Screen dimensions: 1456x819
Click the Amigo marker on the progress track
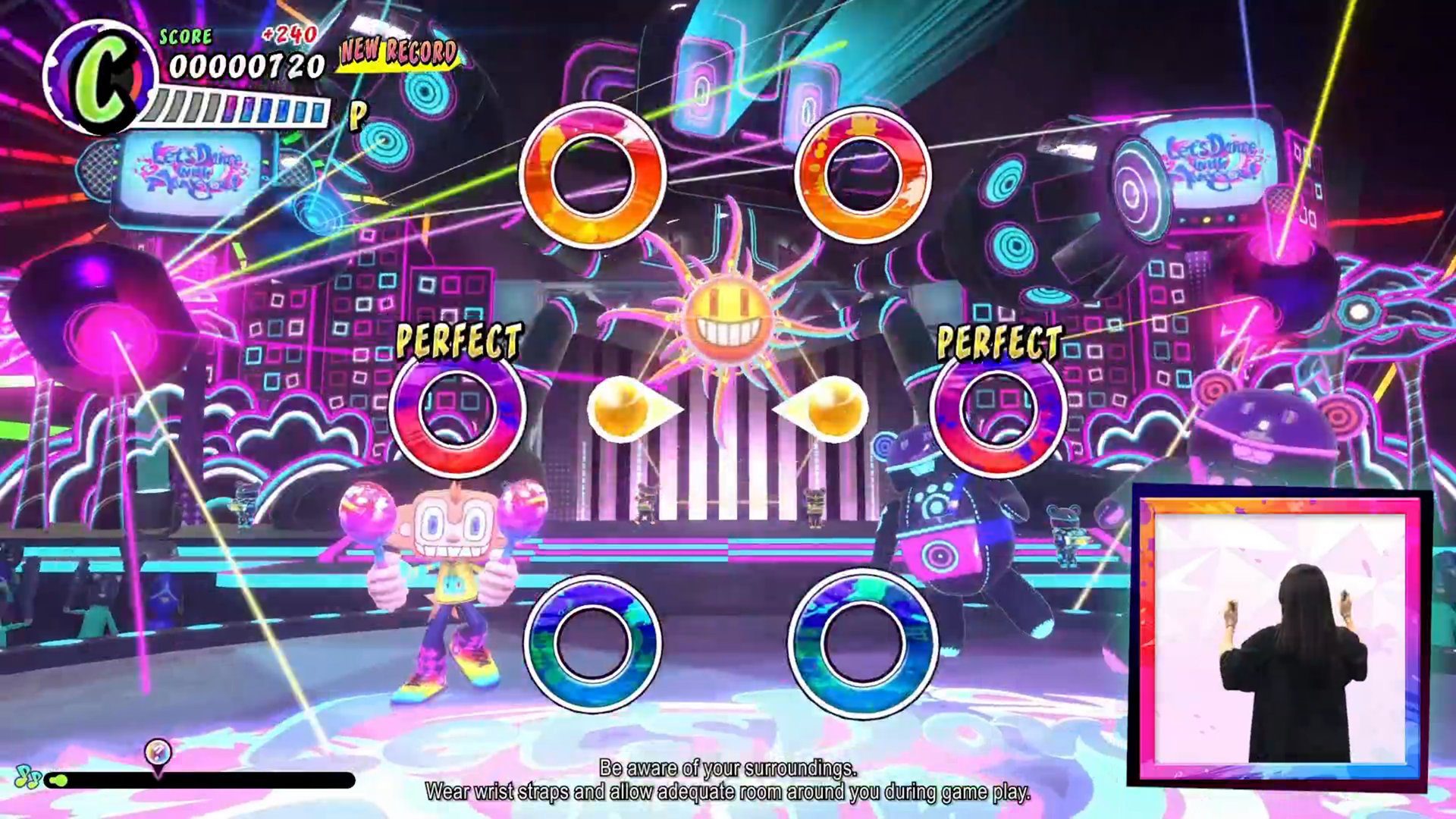pos(157,752)
